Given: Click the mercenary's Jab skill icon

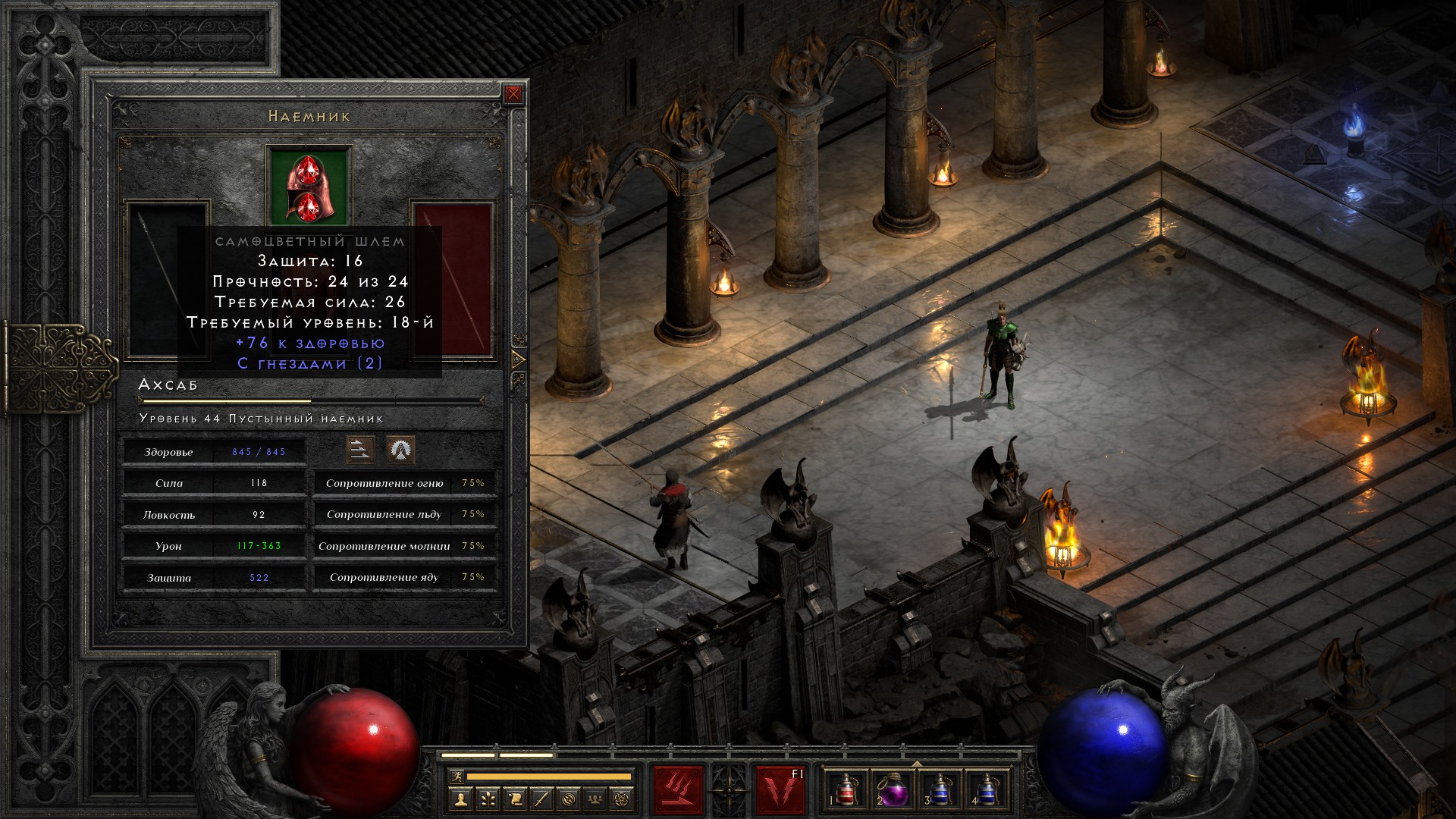Looking at the screenshot, I should point(360,450).
